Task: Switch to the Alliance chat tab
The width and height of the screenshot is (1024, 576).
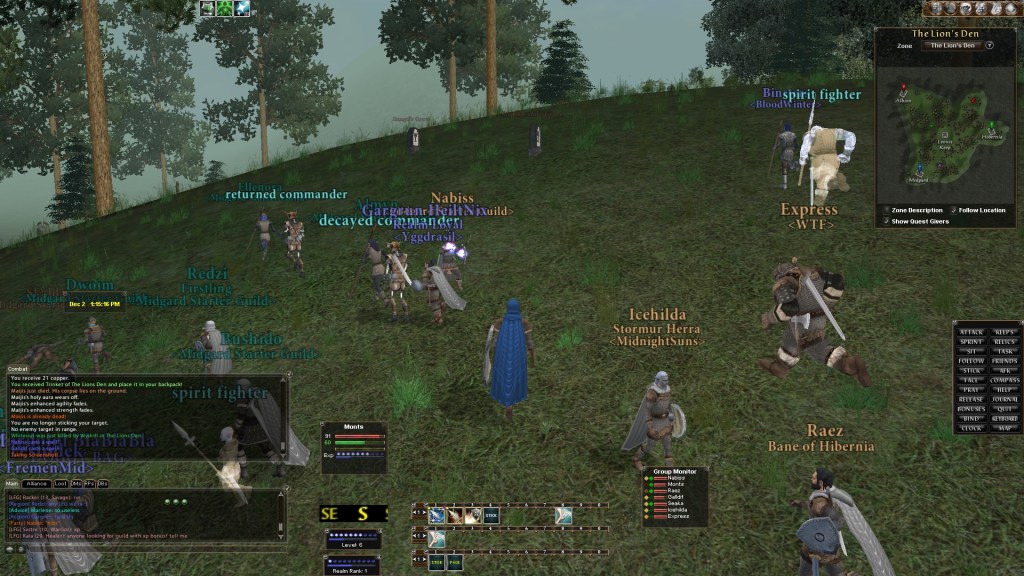Action: coord(38,483)
